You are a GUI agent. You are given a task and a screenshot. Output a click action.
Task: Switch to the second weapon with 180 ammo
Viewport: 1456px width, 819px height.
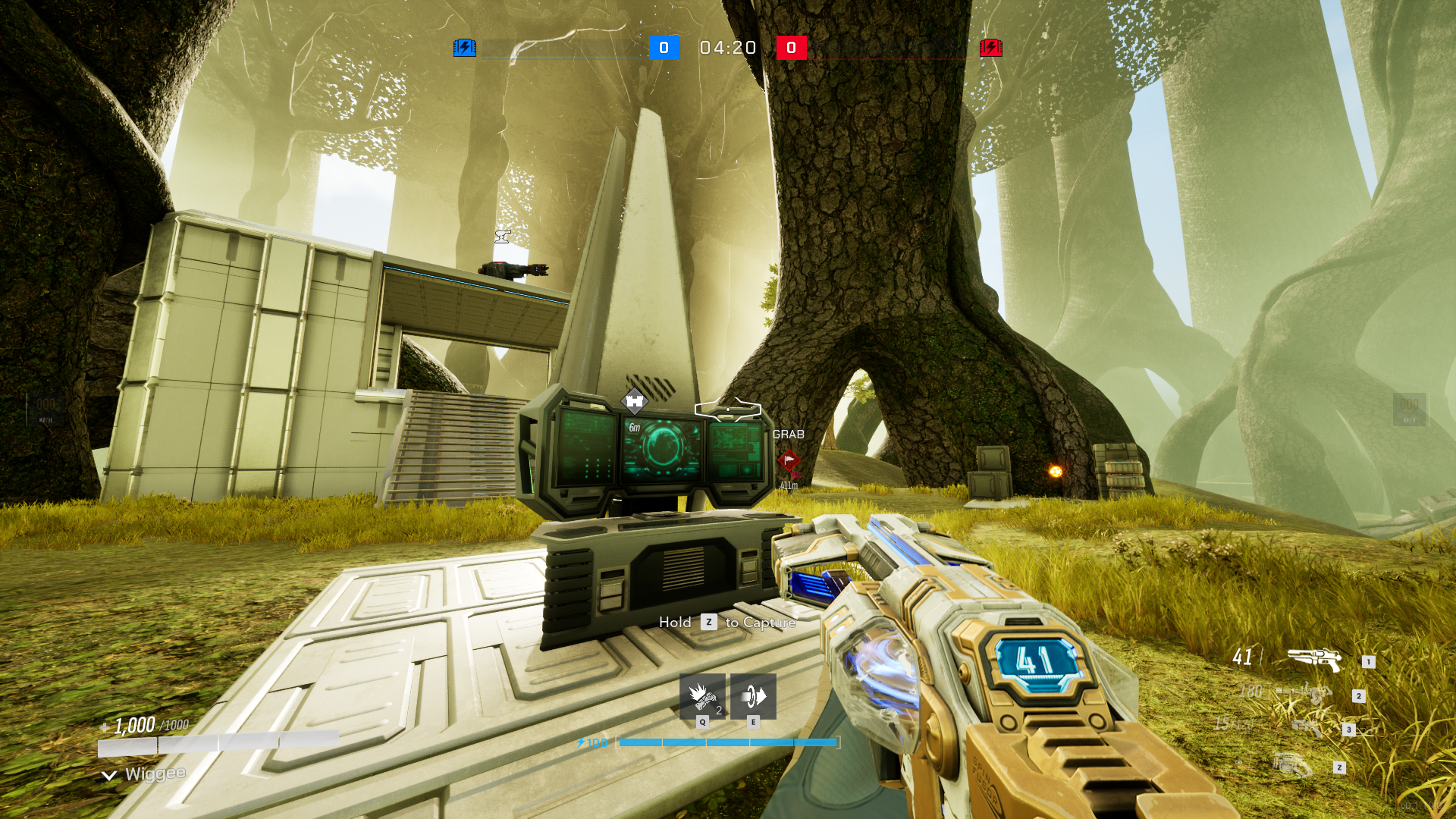1304,692
